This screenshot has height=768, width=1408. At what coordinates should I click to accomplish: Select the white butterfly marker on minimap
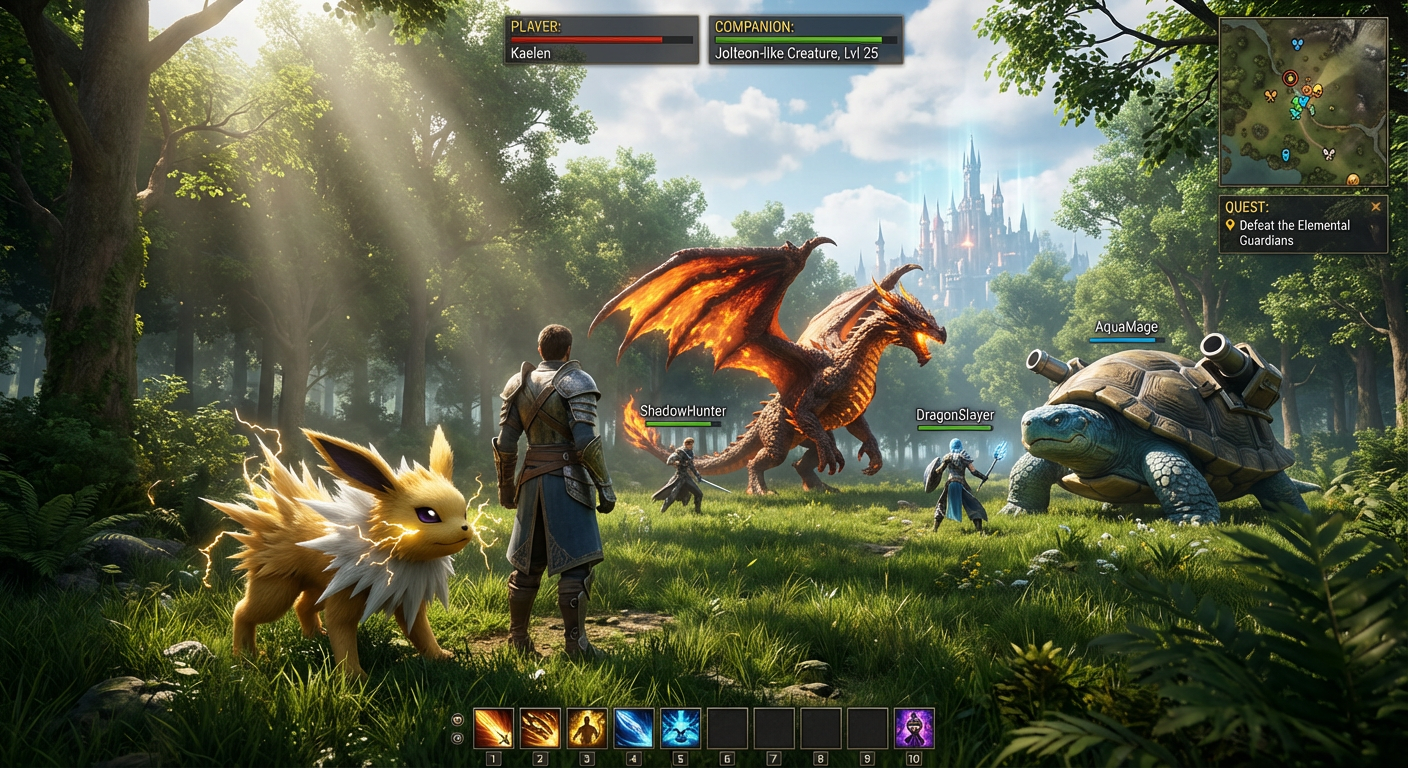pyautogui.click(x=1328, y=154)
